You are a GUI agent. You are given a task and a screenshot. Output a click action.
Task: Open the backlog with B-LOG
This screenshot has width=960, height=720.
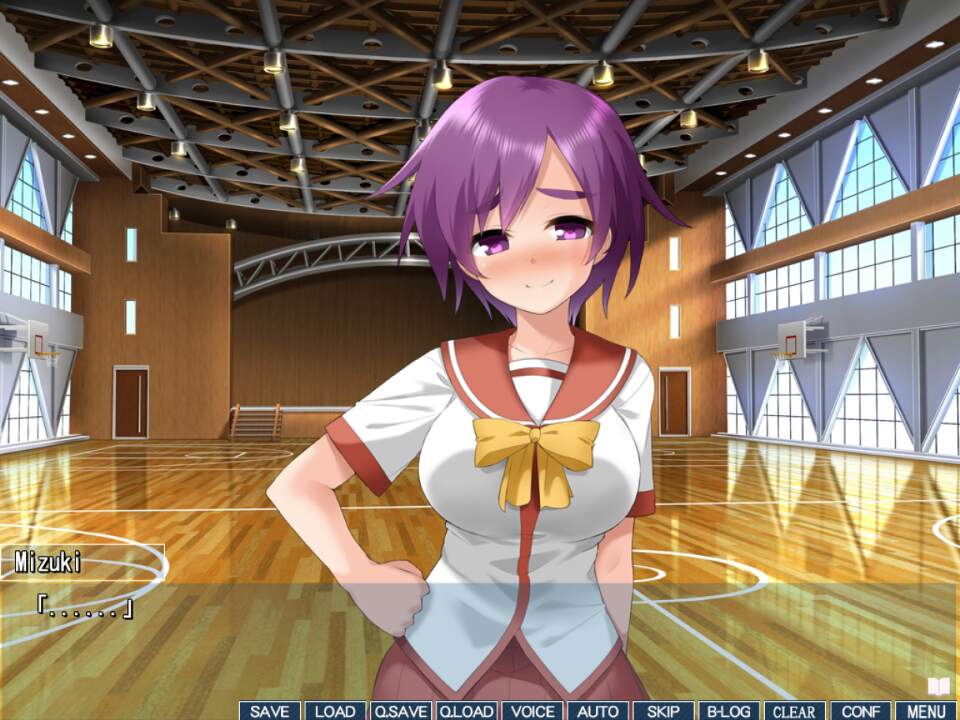[x=729, y=711]
